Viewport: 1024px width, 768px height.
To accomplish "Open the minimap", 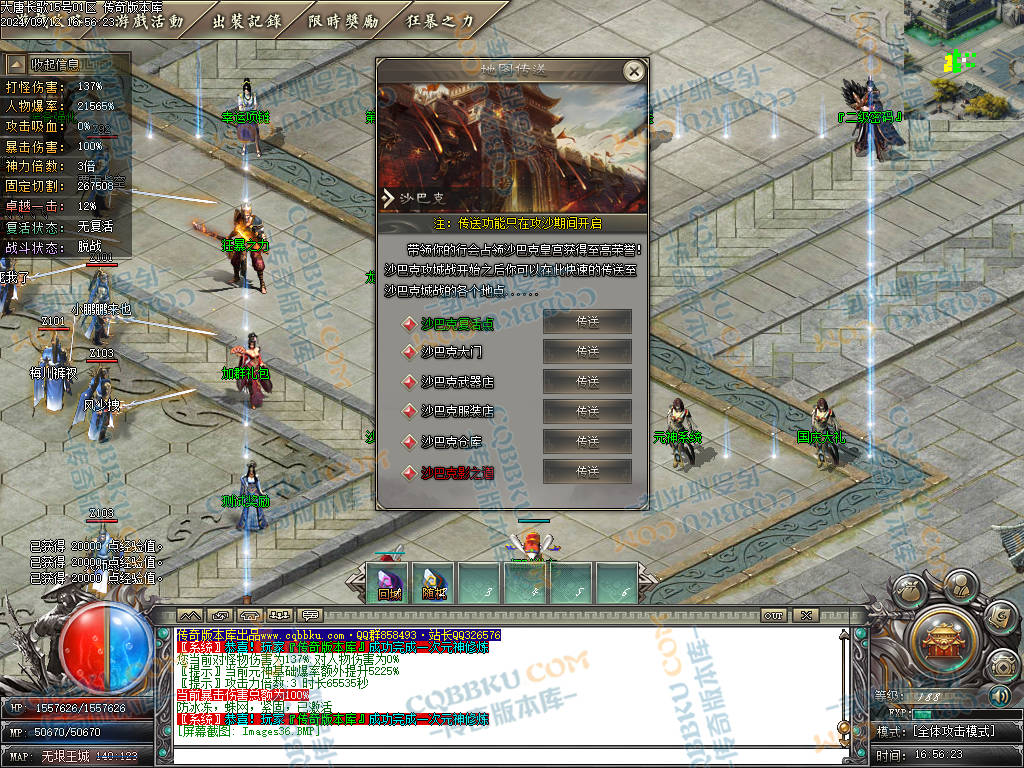I will pos(963,45).
